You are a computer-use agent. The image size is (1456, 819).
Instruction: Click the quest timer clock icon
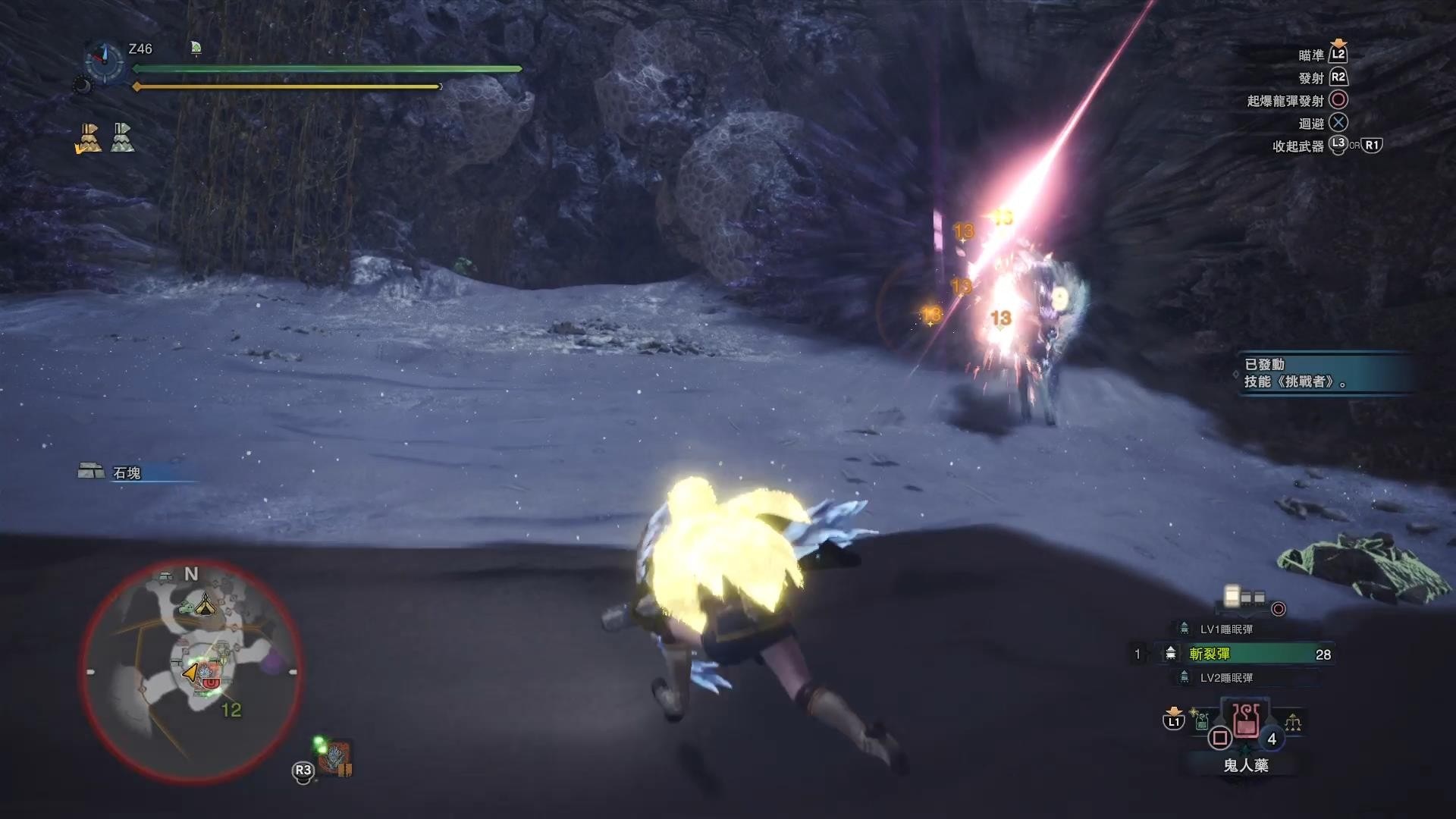point(105,59)
